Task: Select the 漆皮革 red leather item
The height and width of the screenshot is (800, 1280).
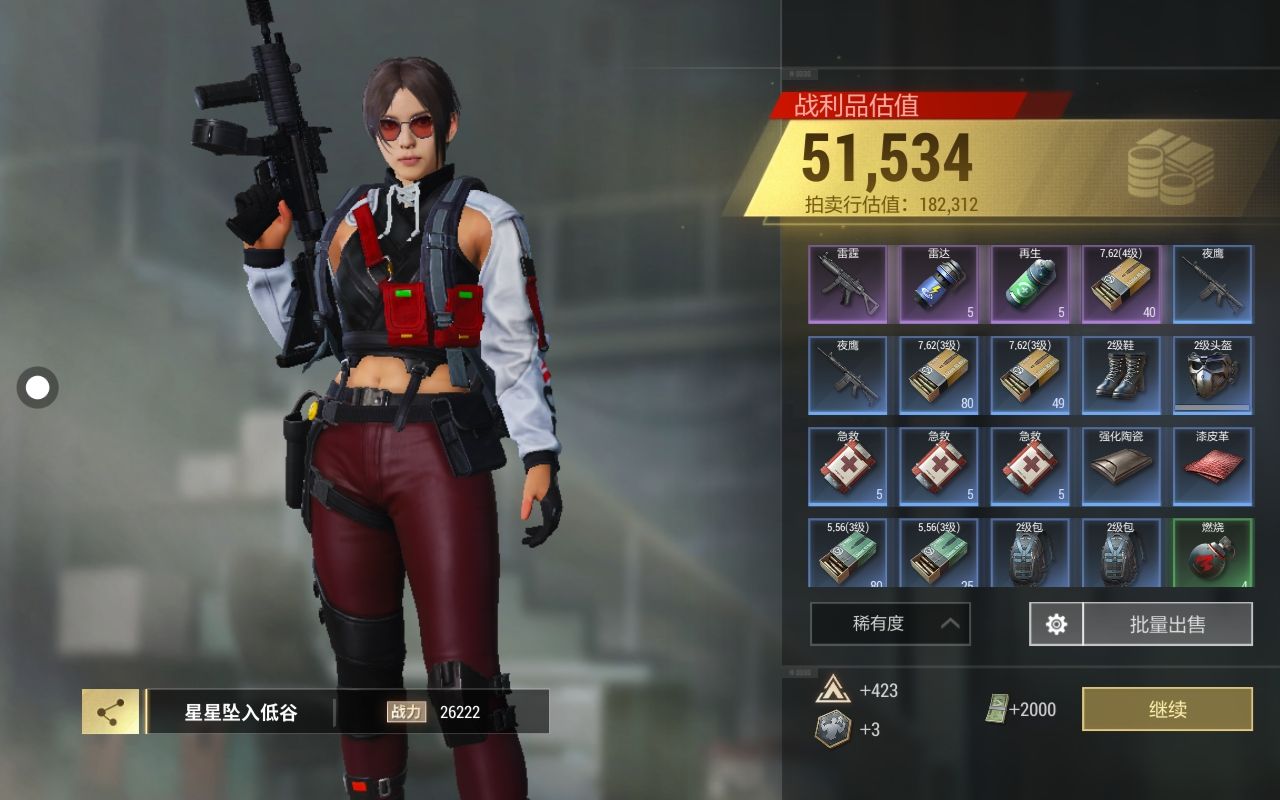Action: [x=1212, y=466]
